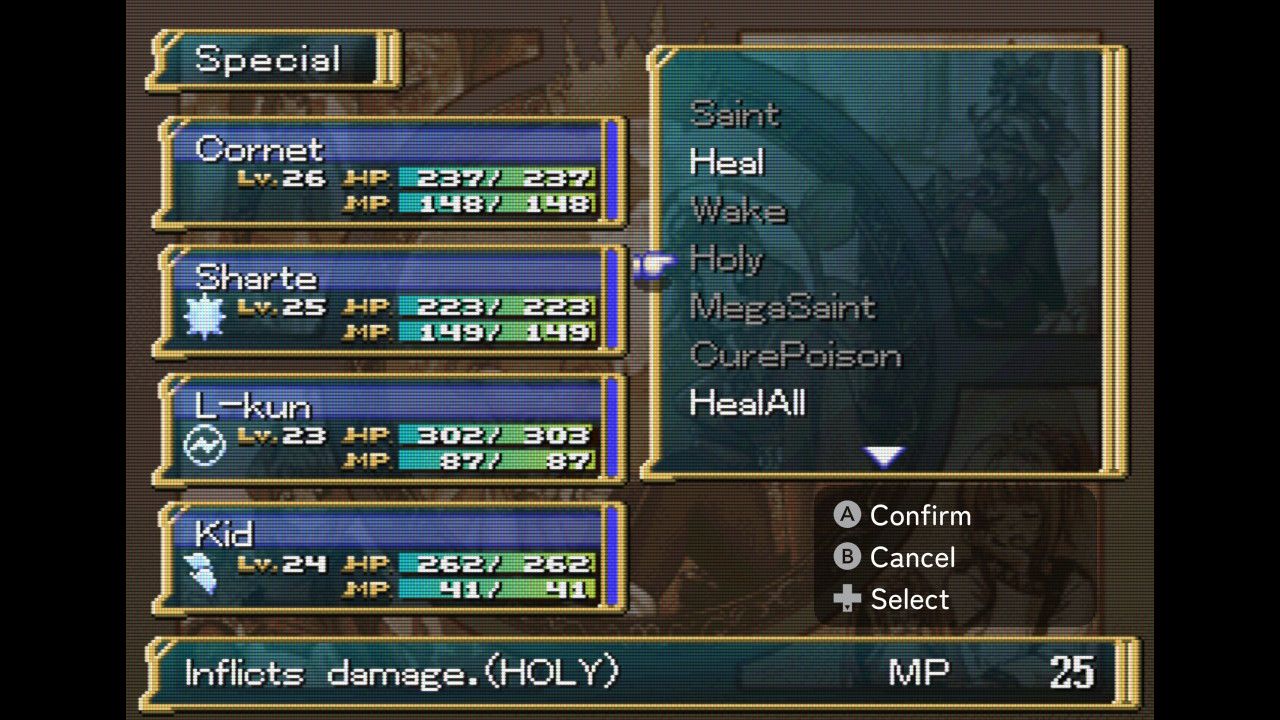Click the A Confirm circle icon
Screen dimensions: 1280x720
(845, 516)
